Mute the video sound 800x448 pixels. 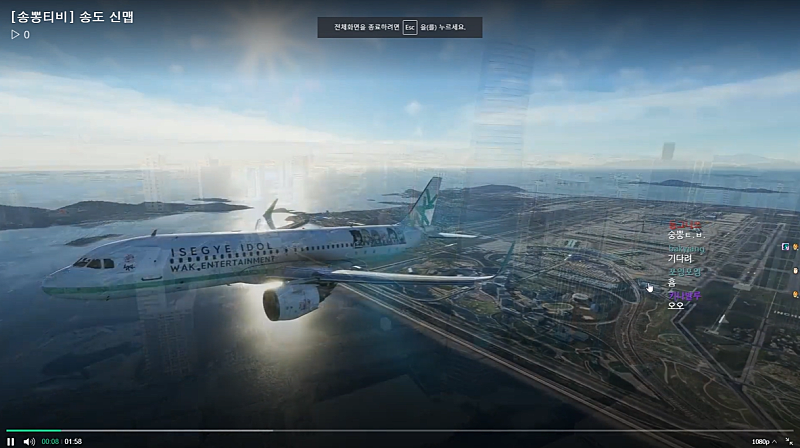point(29,441)
